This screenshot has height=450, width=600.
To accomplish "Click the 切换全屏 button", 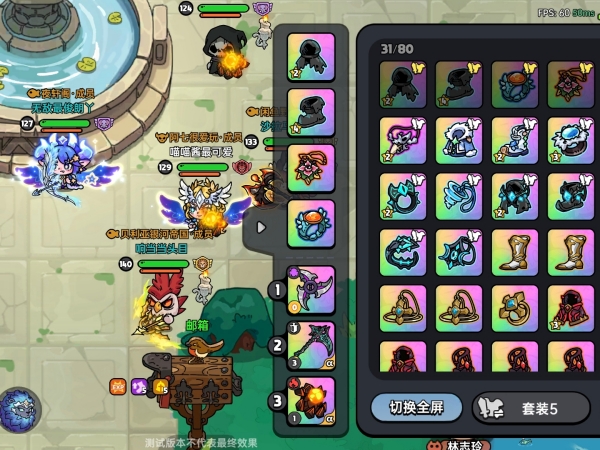I will [x=415, y=408].
